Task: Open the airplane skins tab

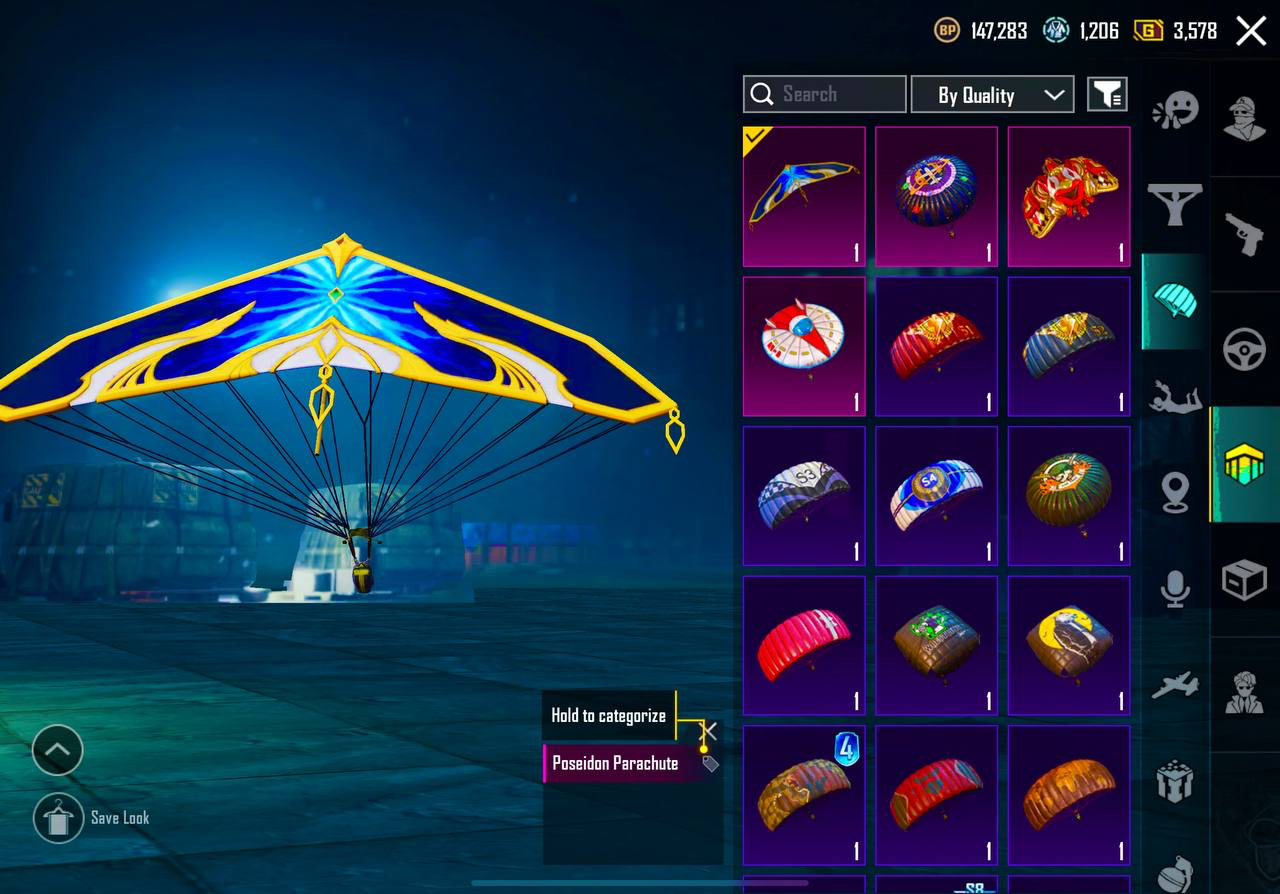Action: [1175, 686]
